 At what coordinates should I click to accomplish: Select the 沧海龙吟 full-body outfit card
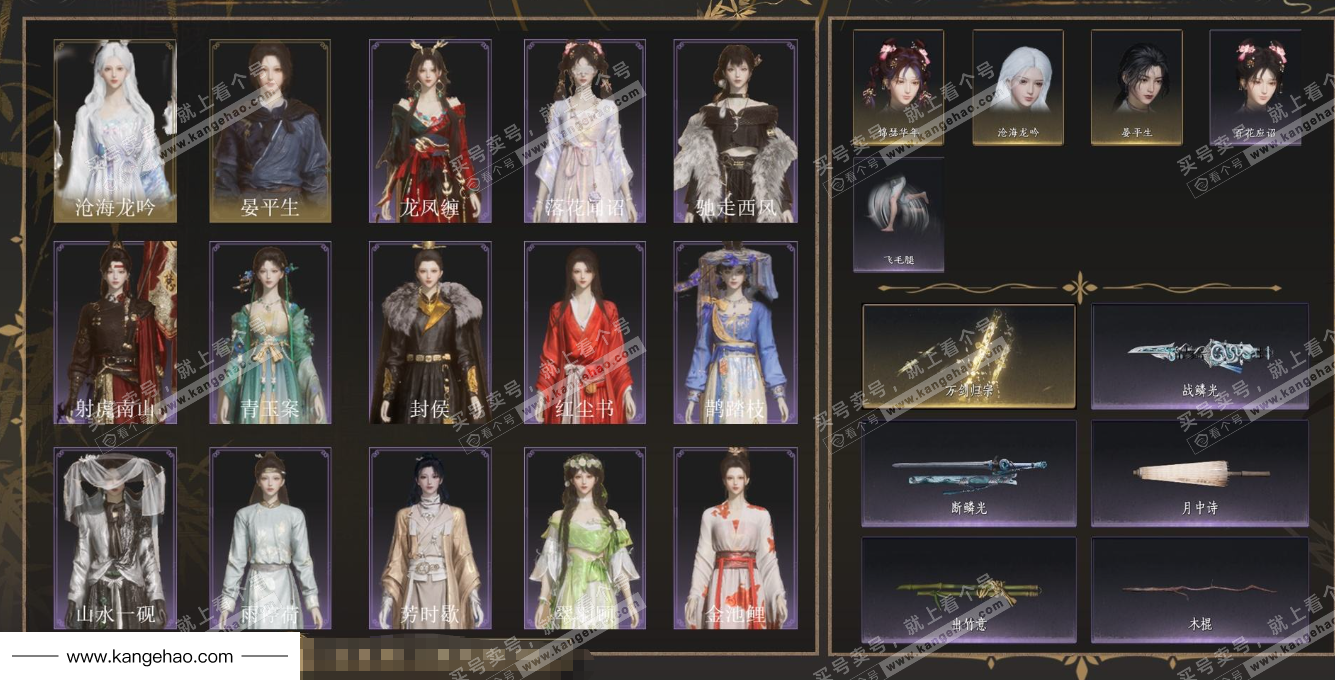click(115, 131)
